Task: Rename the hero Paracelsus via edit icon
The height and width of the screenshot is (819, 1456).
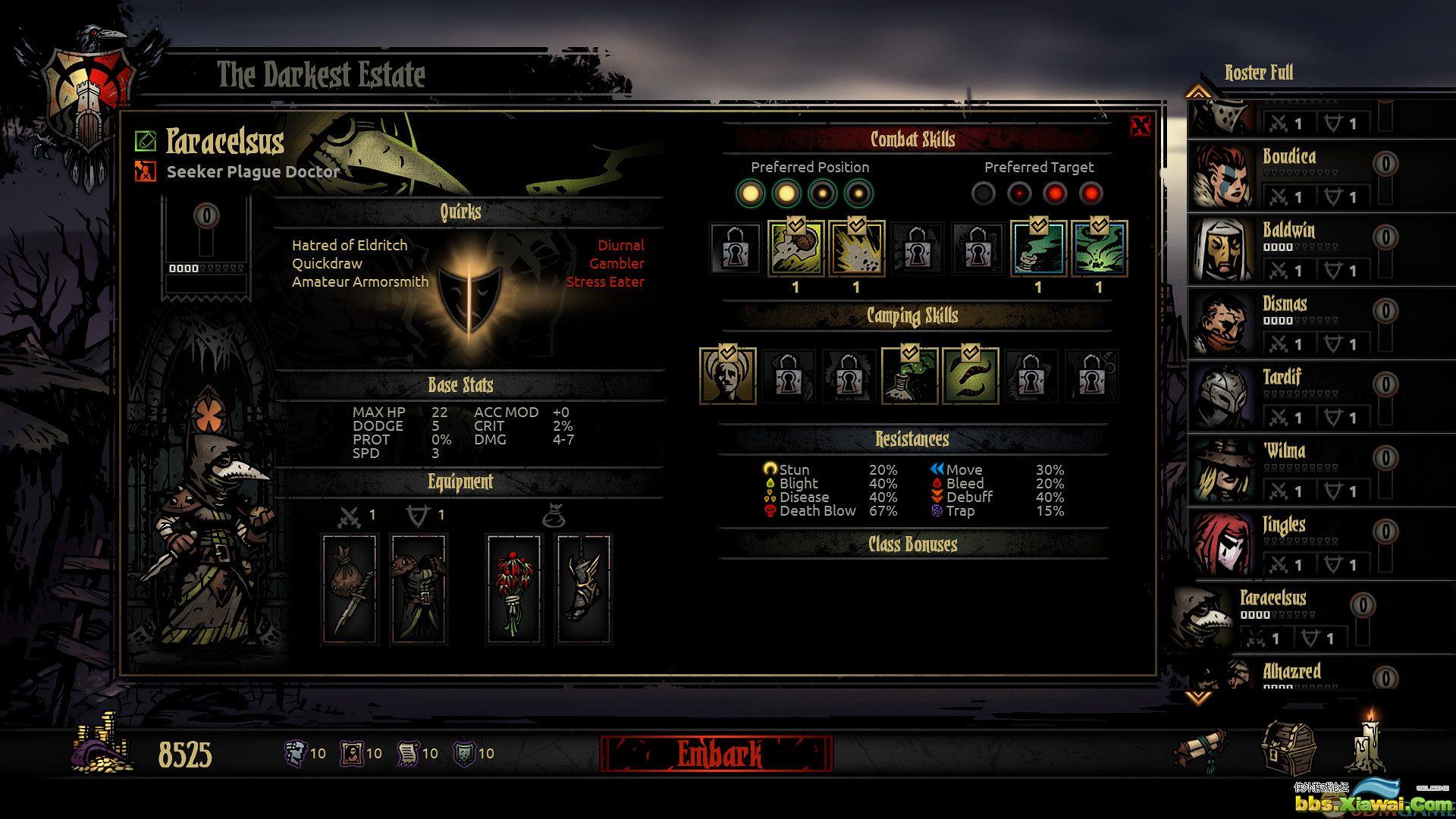Action: point(145,141)
